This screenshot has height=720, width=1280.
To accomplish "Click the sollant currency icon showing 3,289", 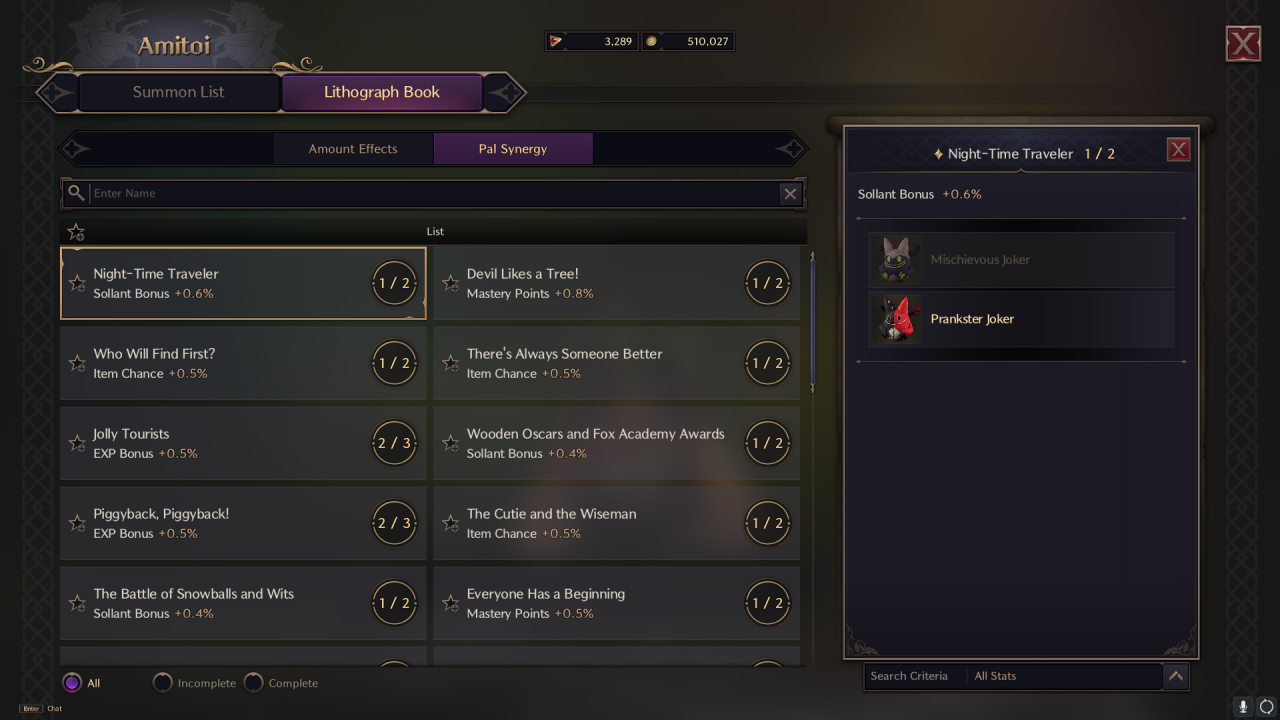I will (x=558, y=40).
